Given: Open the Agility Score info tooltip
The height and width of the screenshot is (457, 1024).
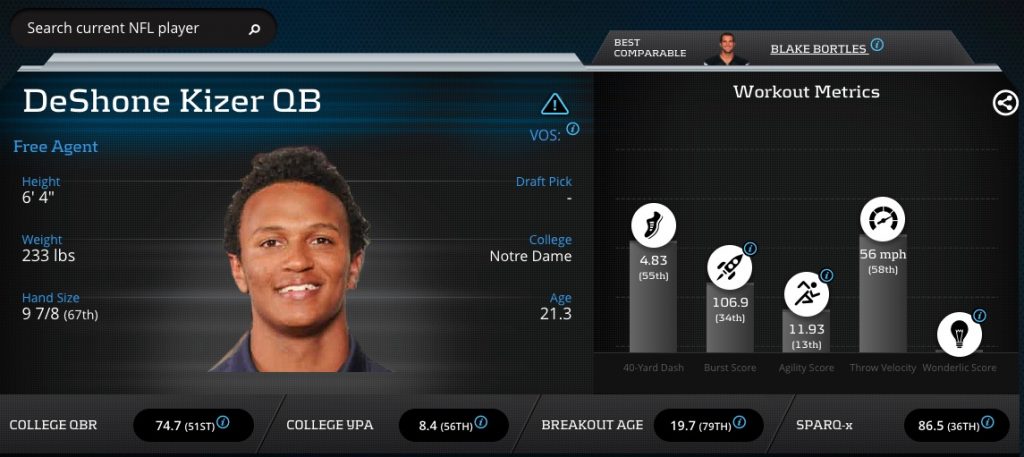Looking at the screenshot, I should click(826, 276).
